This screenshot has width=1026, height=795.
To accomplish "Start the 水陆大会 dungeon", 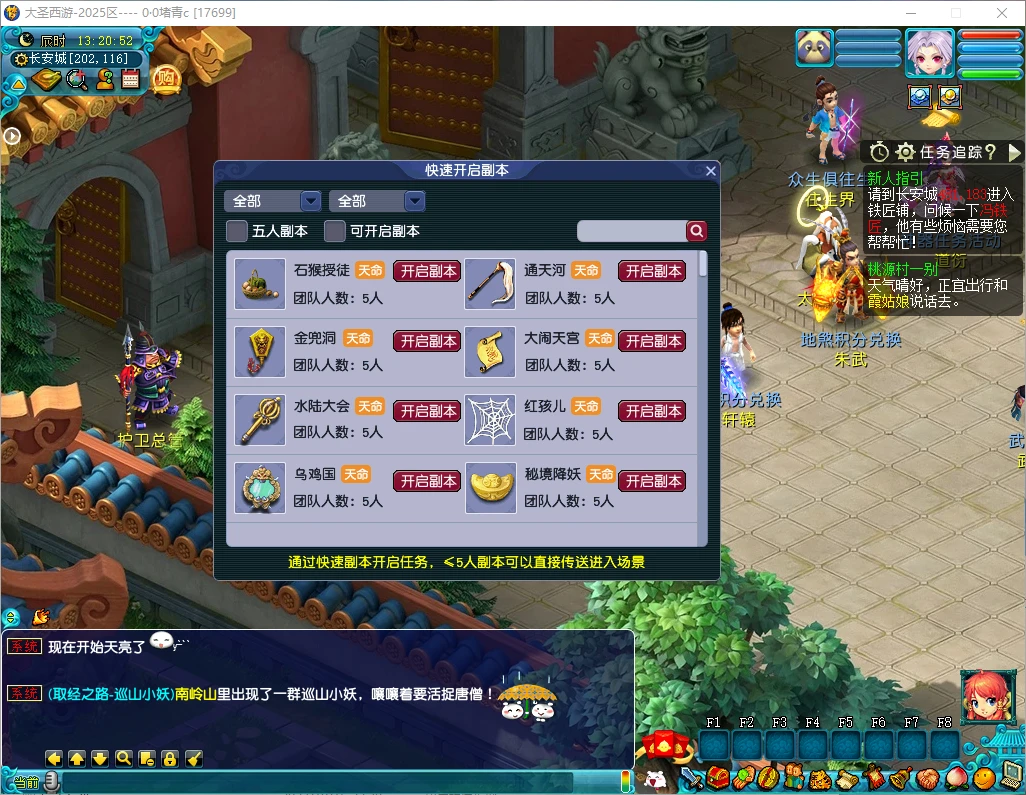I will pos(429,411).
